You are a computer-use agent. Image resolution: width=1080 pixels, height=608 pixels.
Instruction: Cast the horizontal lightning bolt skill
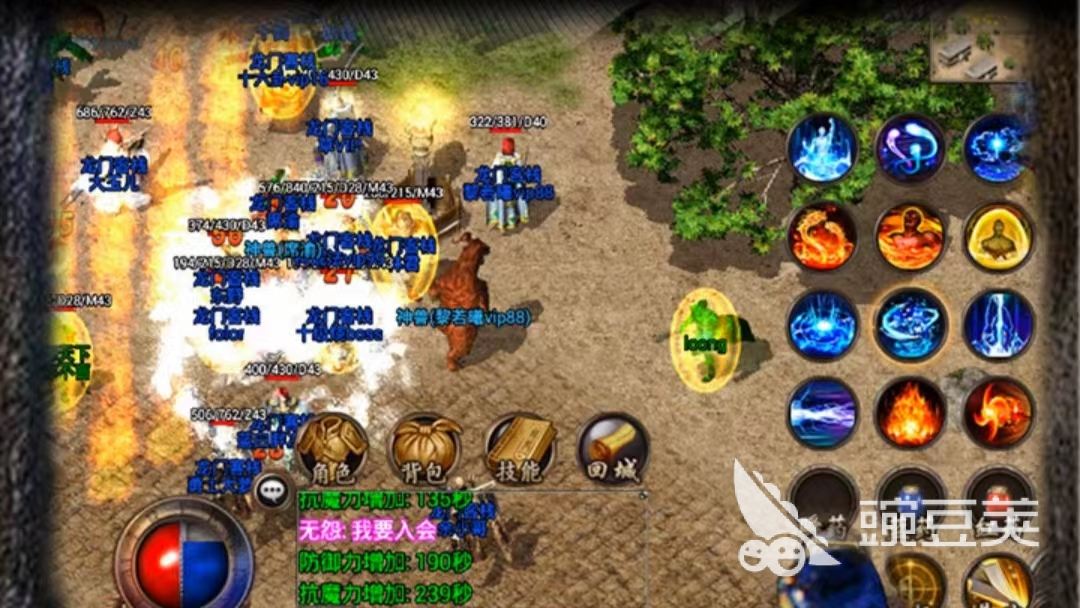(x=823, y=412)
